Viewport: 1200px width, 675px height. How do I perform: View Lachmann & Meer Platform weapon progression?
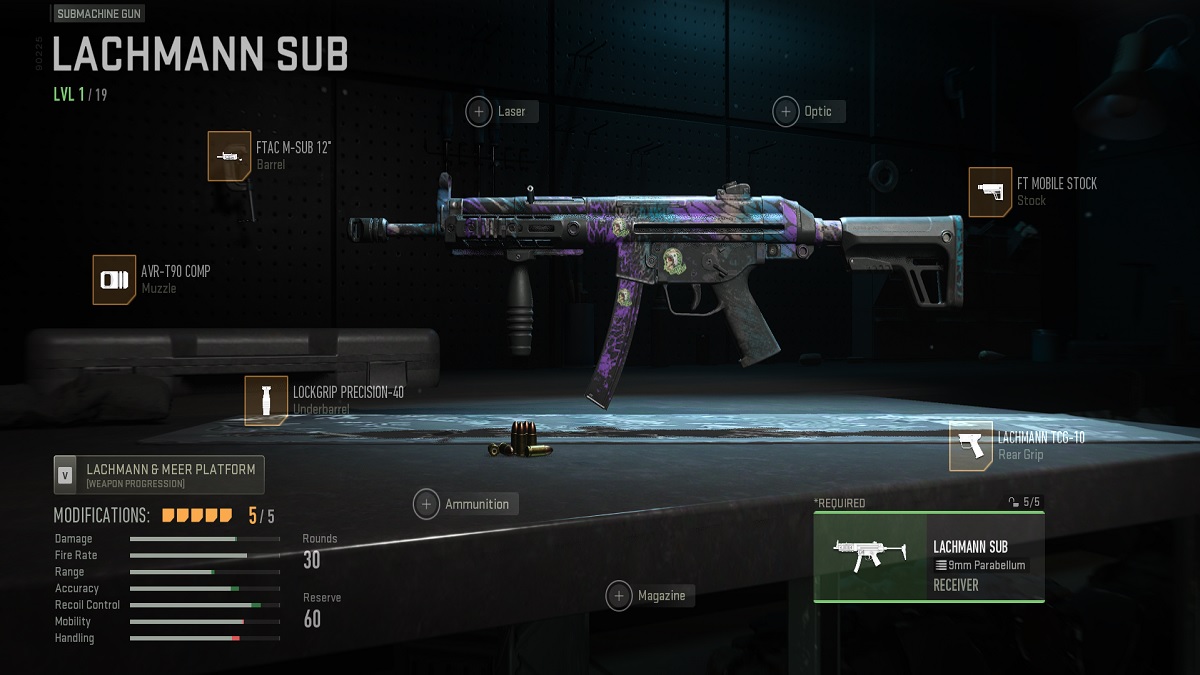159,475
